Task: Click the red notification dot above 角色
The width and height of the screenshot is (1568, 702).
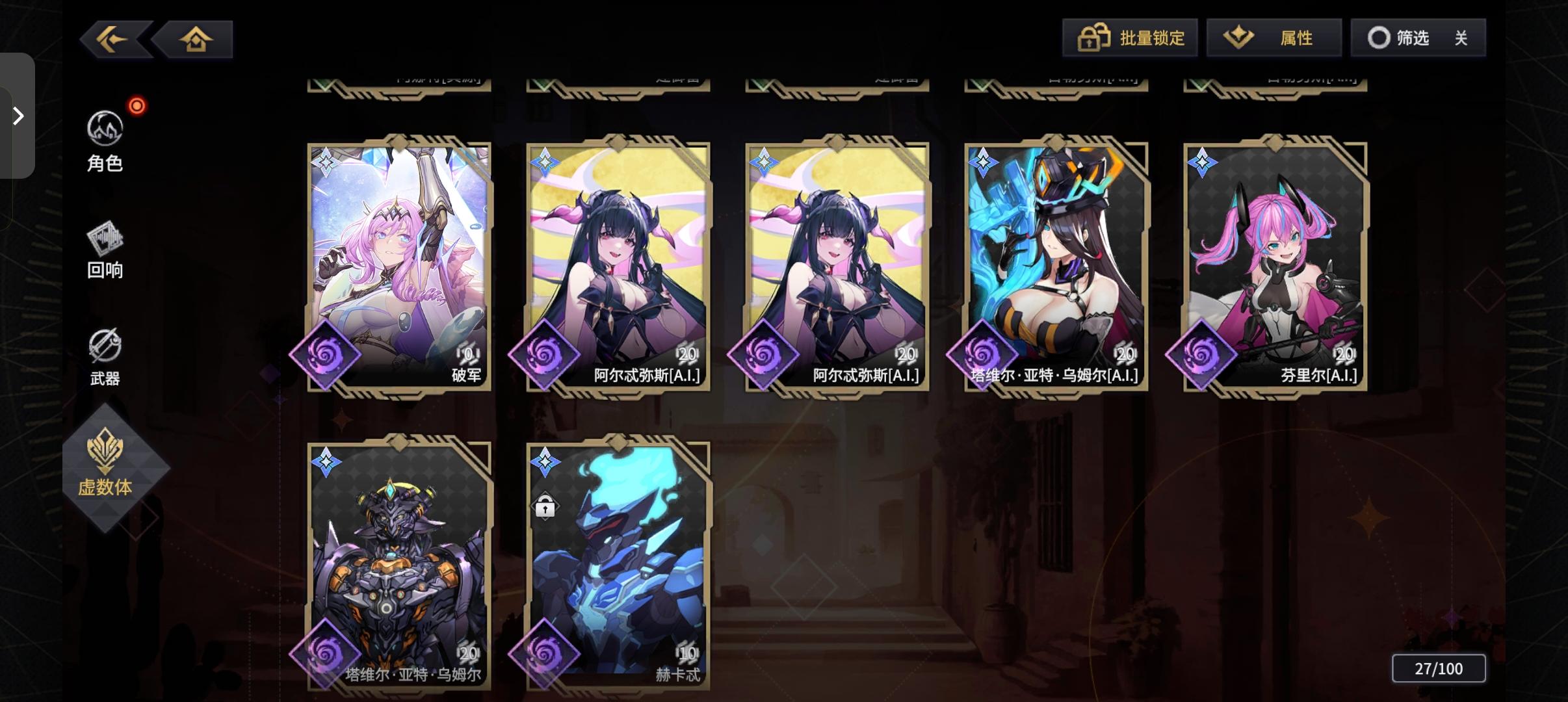Action: [x=137, y=105]
